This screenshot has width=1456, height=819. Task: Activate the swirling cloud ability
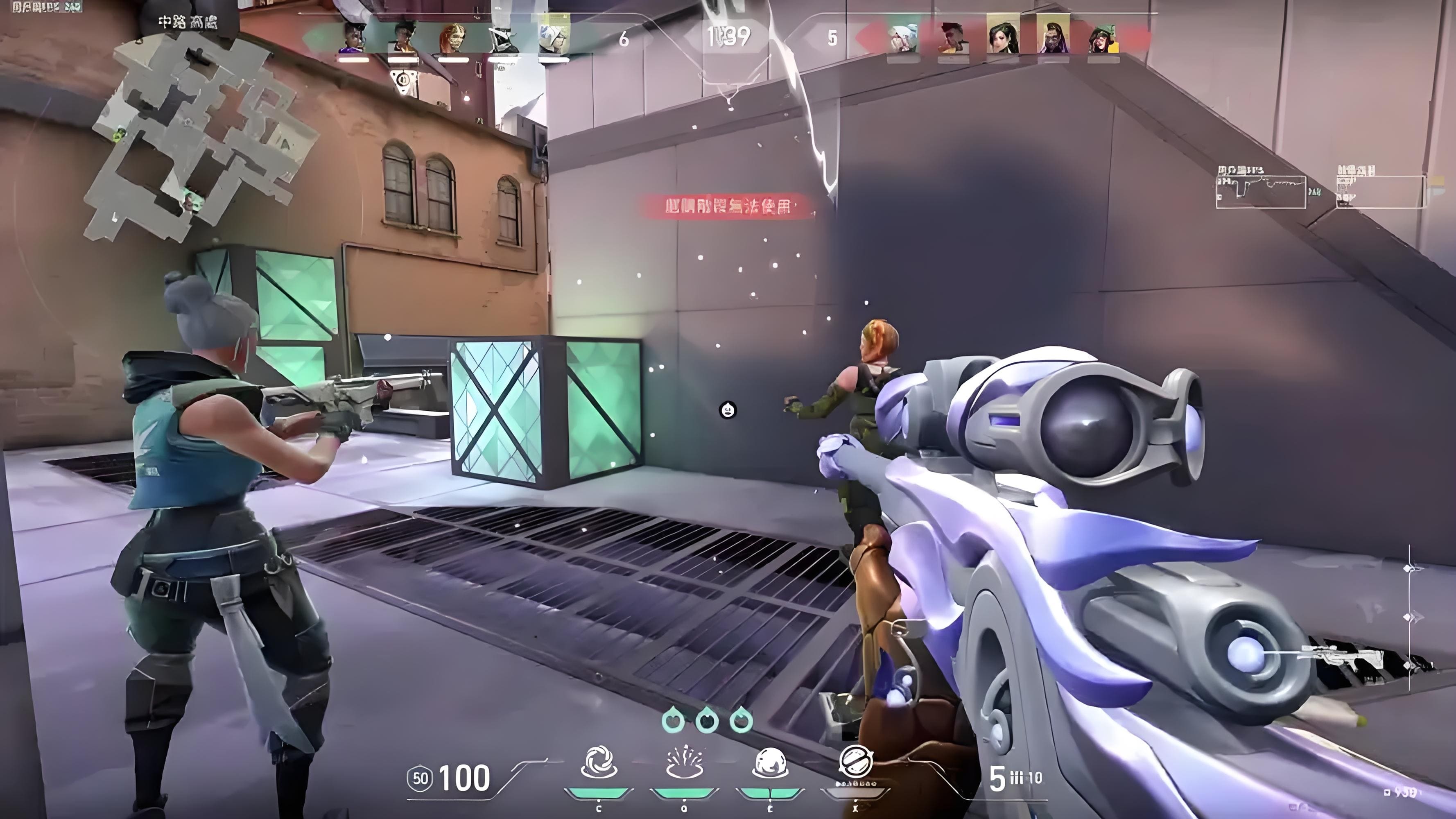599,762
